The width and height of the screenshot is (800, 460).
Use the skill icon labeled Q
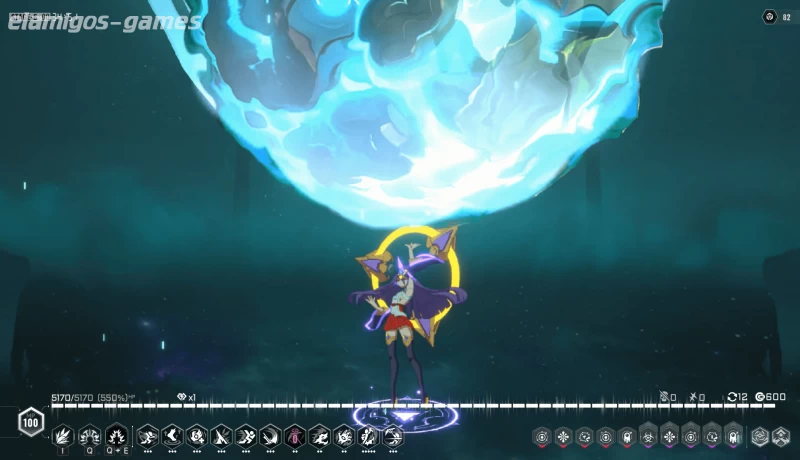(90, 436)
